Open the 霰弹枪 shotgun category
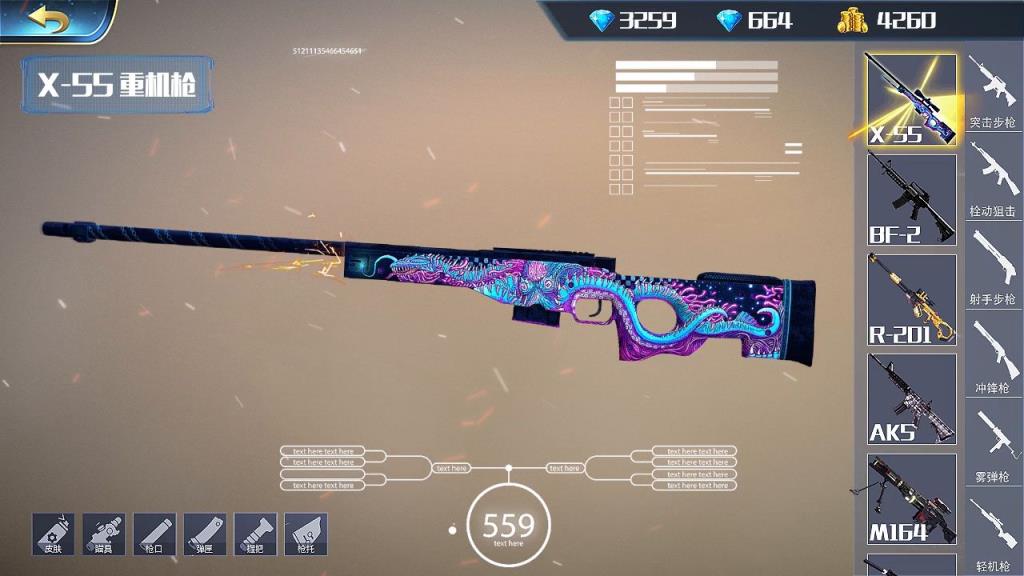 coord(992,445)
